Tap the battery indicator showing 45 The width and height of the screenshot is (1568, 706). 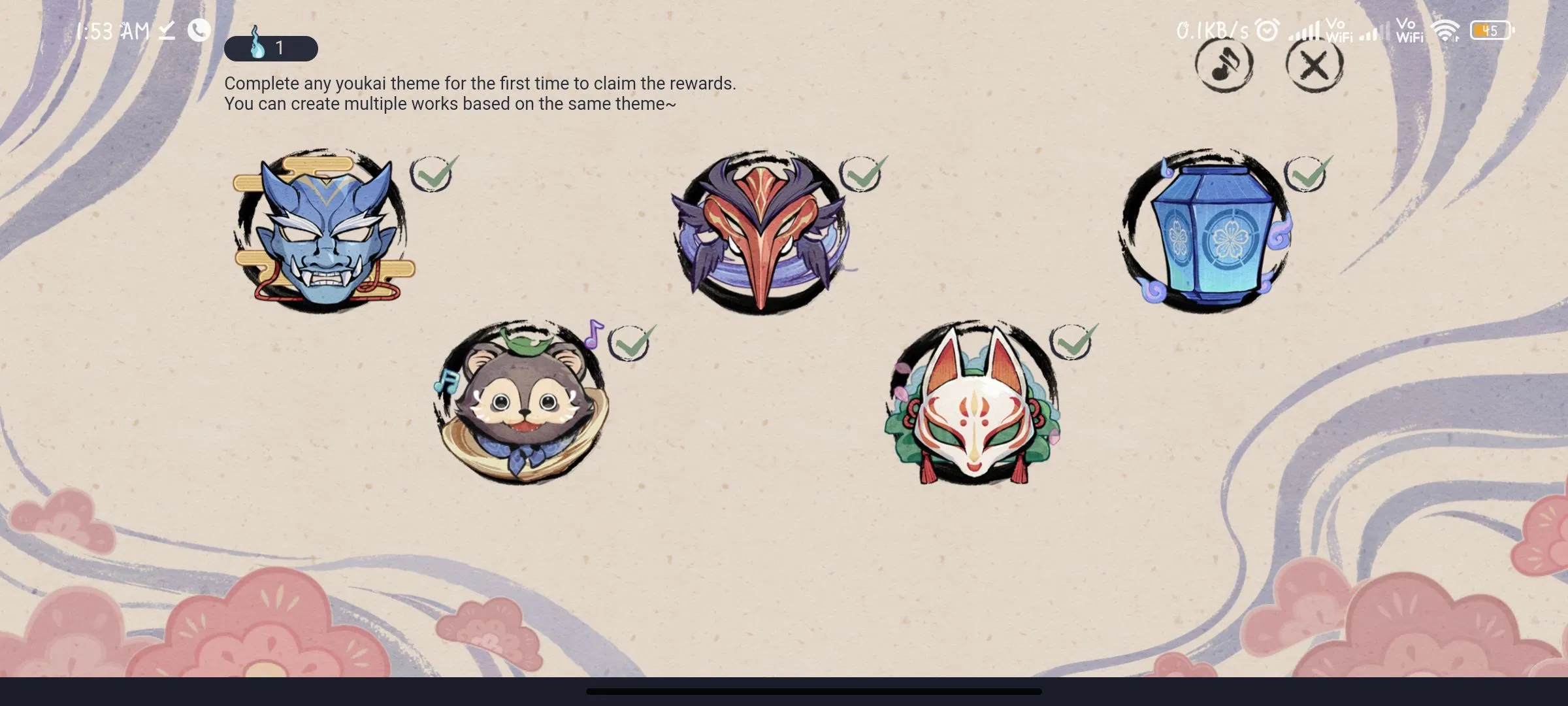1492,29
